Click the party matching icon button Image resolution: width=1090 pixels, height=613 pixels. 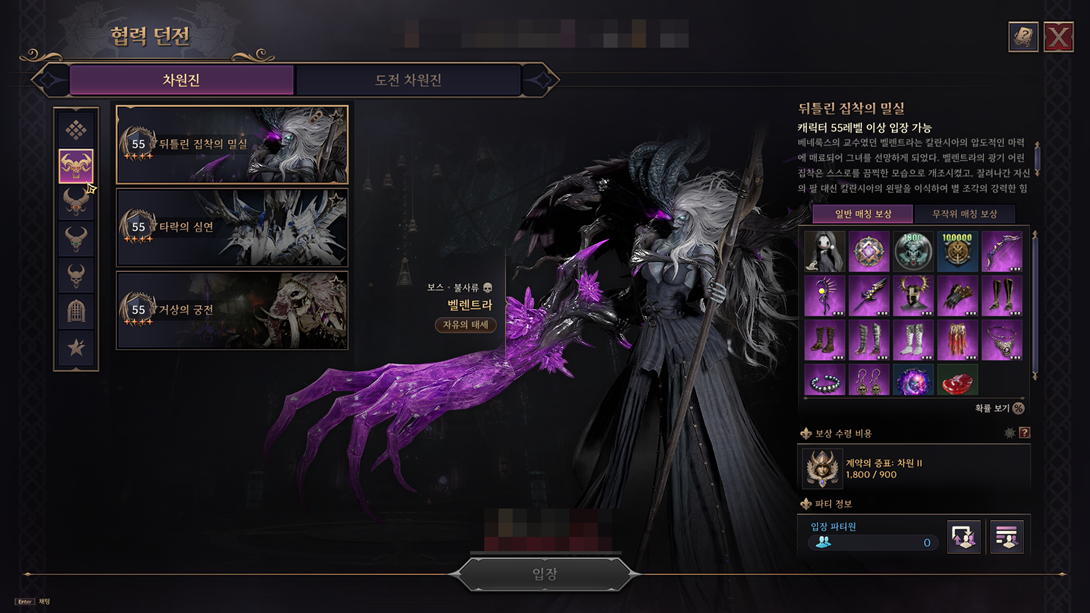point(963,537)
